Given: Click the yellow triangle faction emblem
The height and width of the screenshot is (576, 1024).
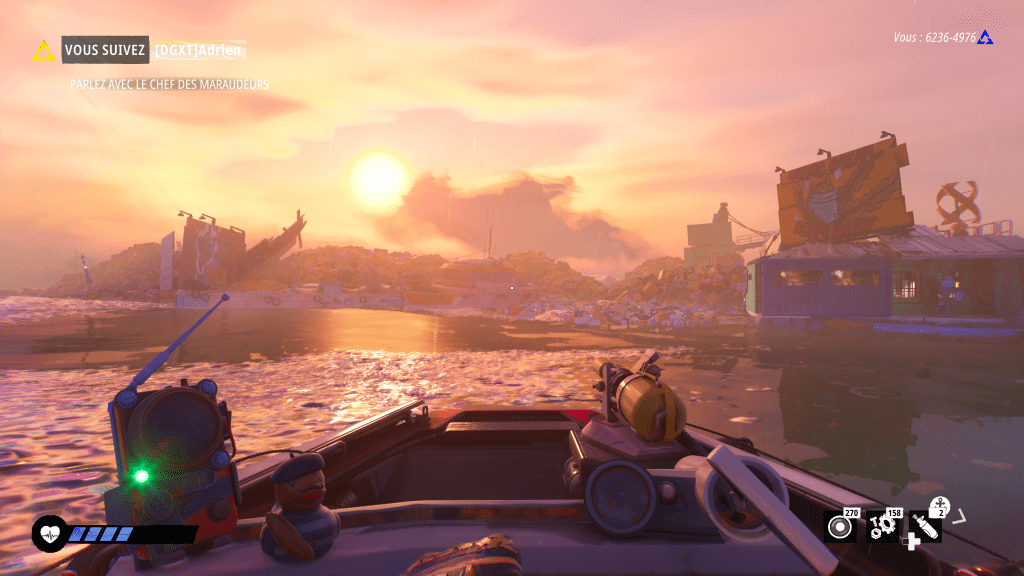Looking at the screenshot, I should click(44, 50).
